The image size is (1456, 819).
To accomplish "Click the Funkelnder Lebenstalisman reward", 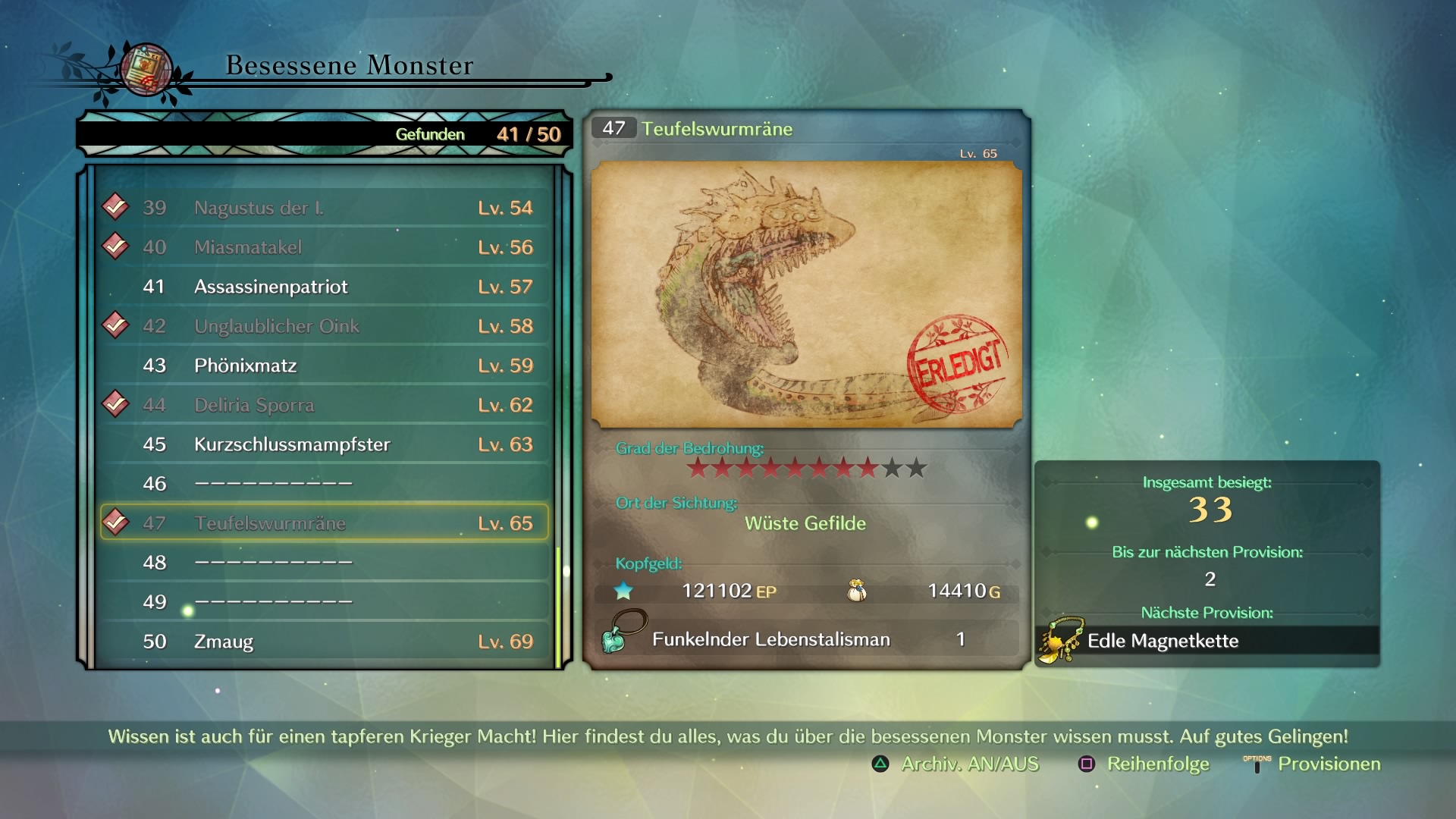I will tap(770, 639).
